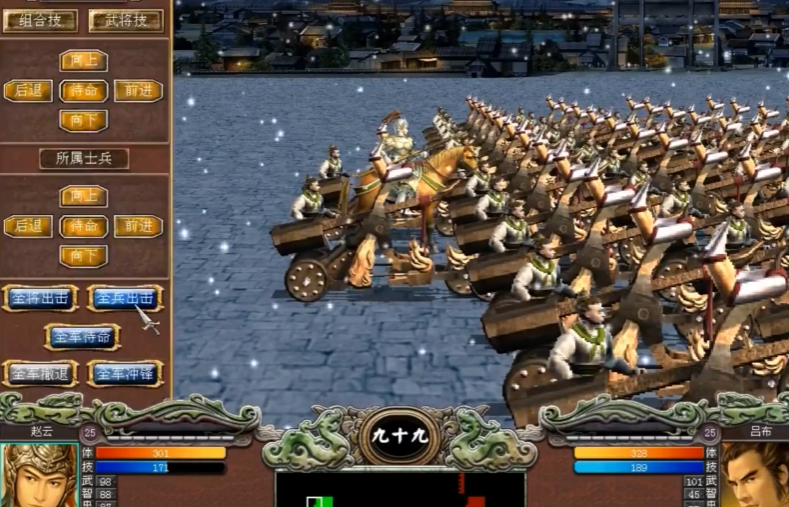Launch the 全军冲锋 full charge
Screen dimensions: 789x507
125,373
